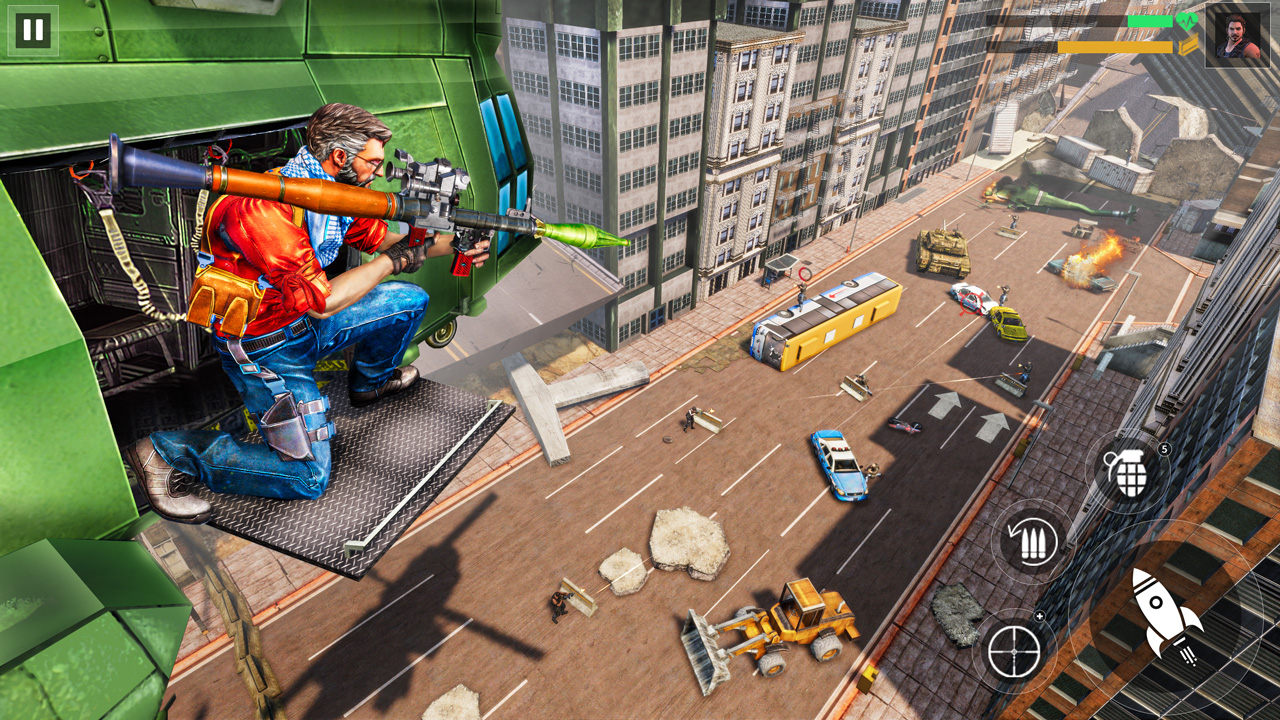Target the overturned yellow bus
This screenshot has width=1280, height=720.
point(830,320)
